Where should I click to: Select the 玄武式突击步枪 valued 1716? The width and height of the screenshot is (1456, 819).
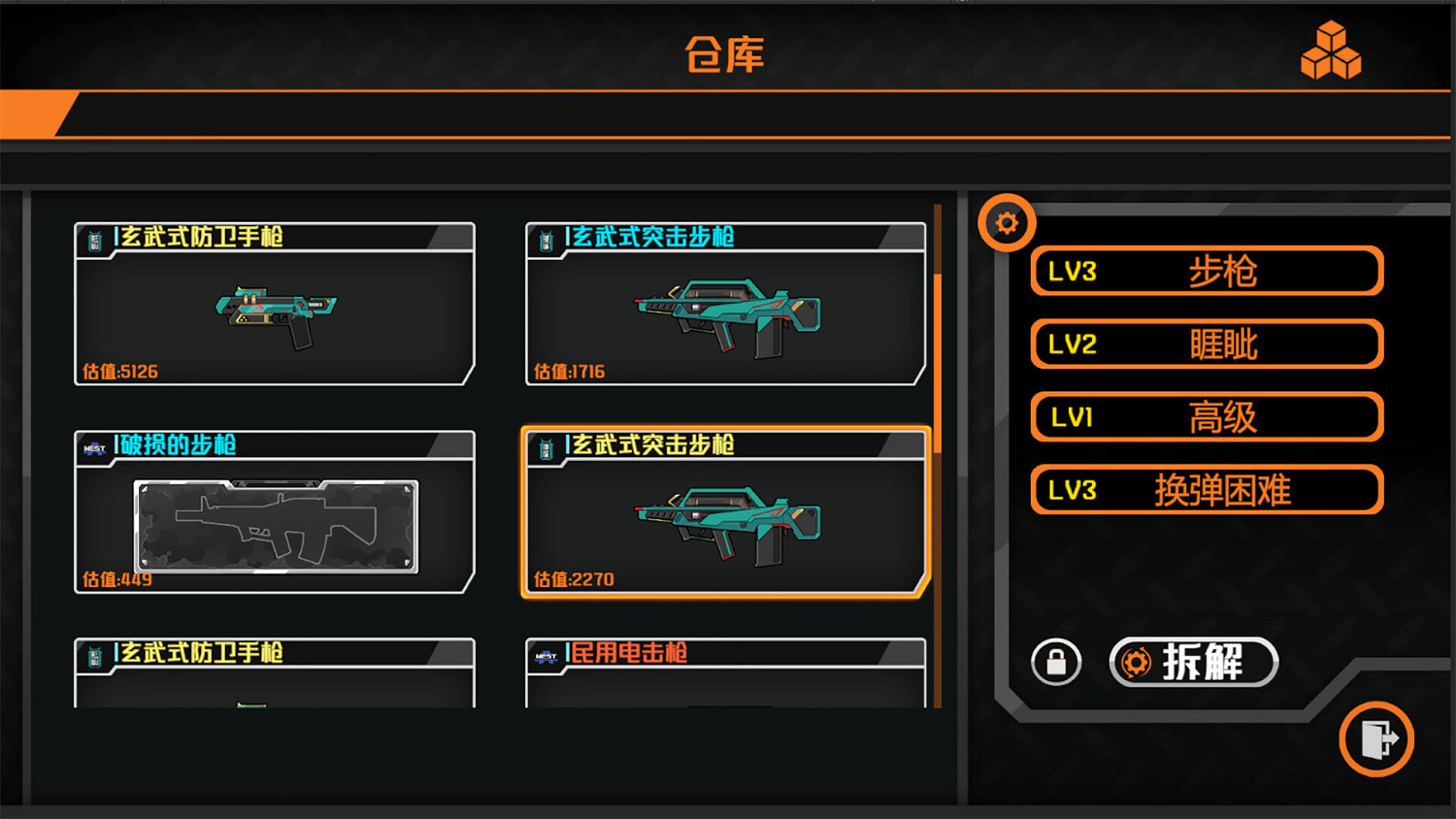725,306
